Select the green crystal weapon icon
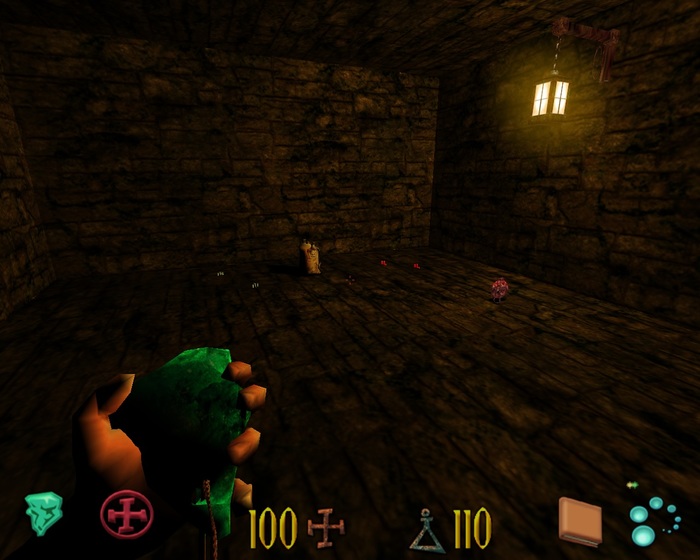 (x=43, y=514)
